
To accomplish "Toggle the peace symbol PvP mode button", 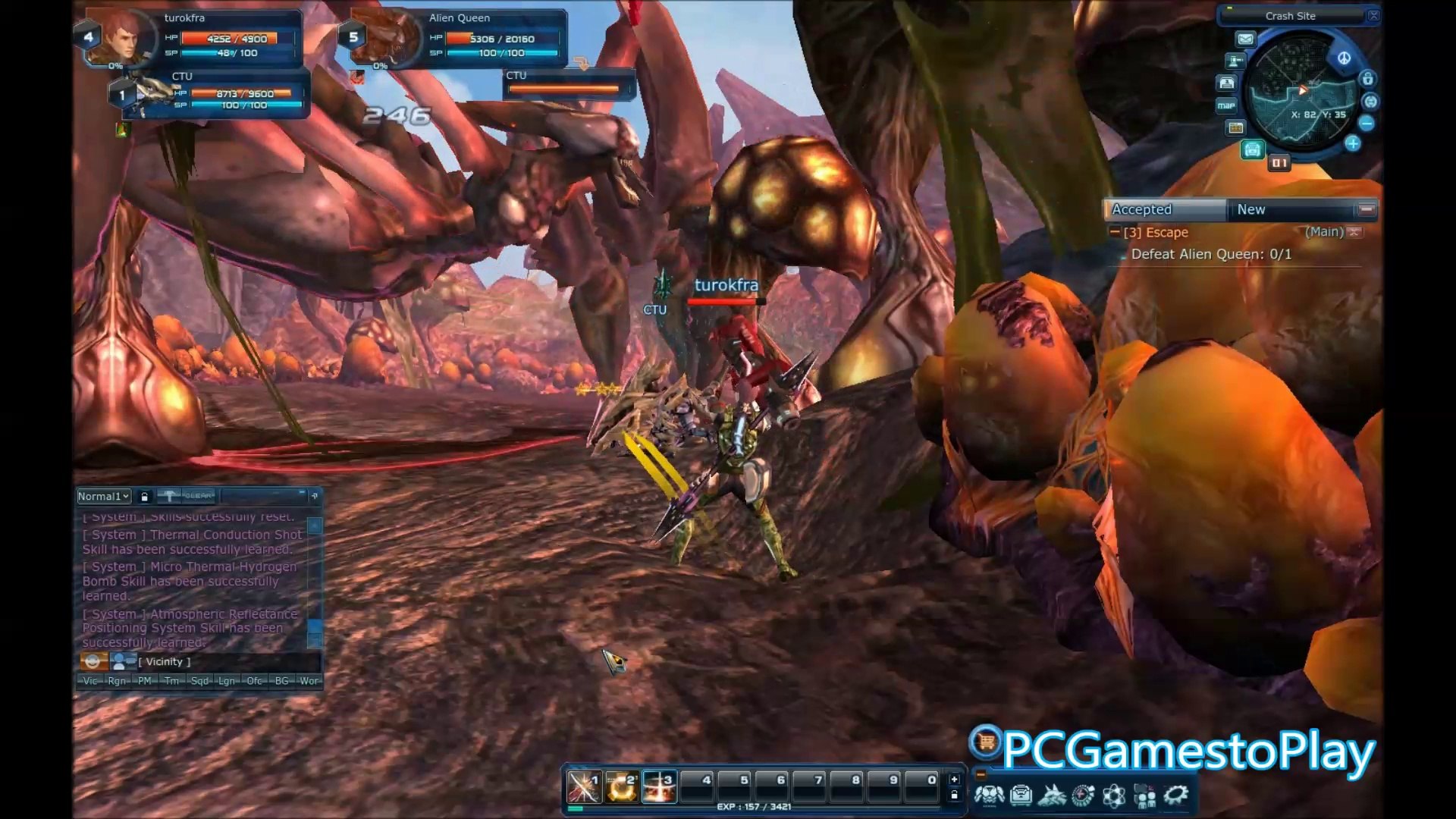I will 1344,58.
